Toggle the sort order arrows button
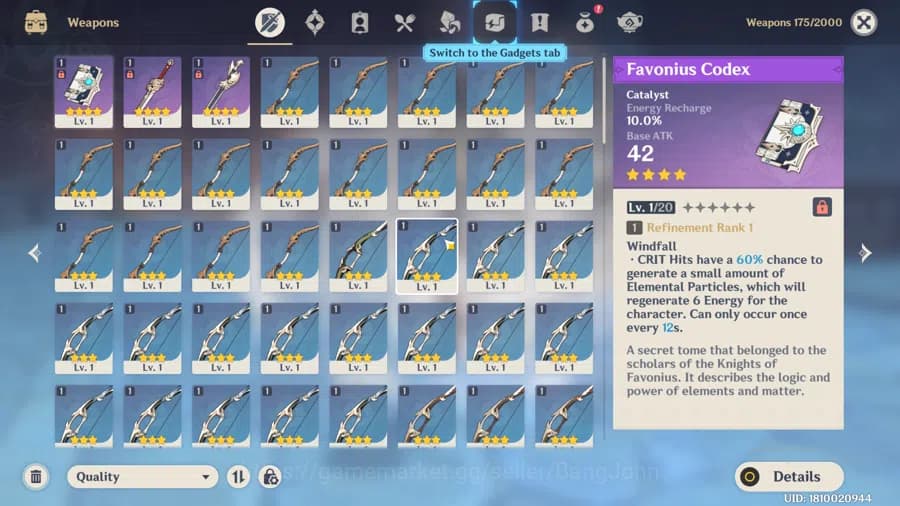900x506 pixels. [238, 477]
